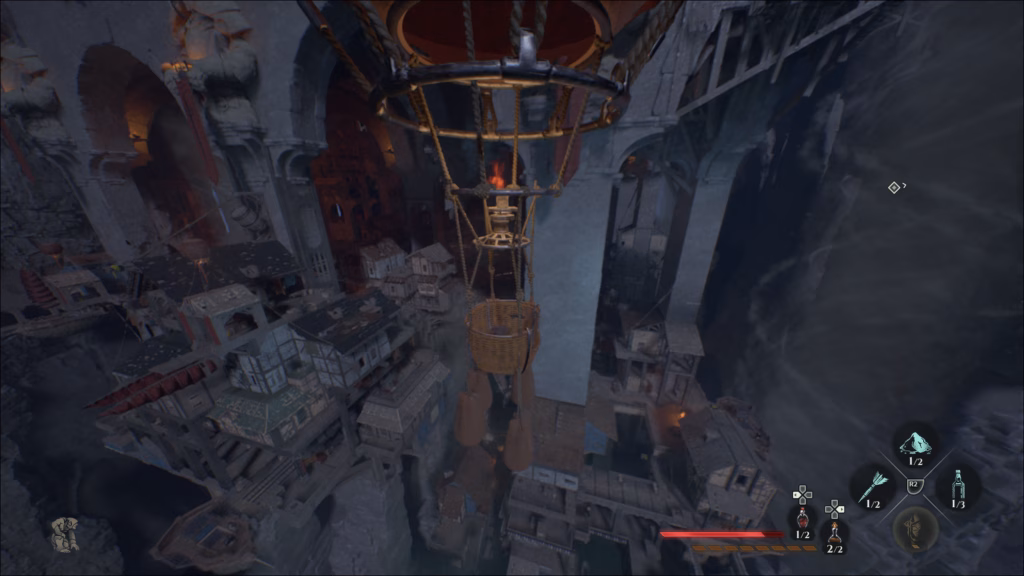
Task: Click the crouching figure stance icon
Action: 65,534
